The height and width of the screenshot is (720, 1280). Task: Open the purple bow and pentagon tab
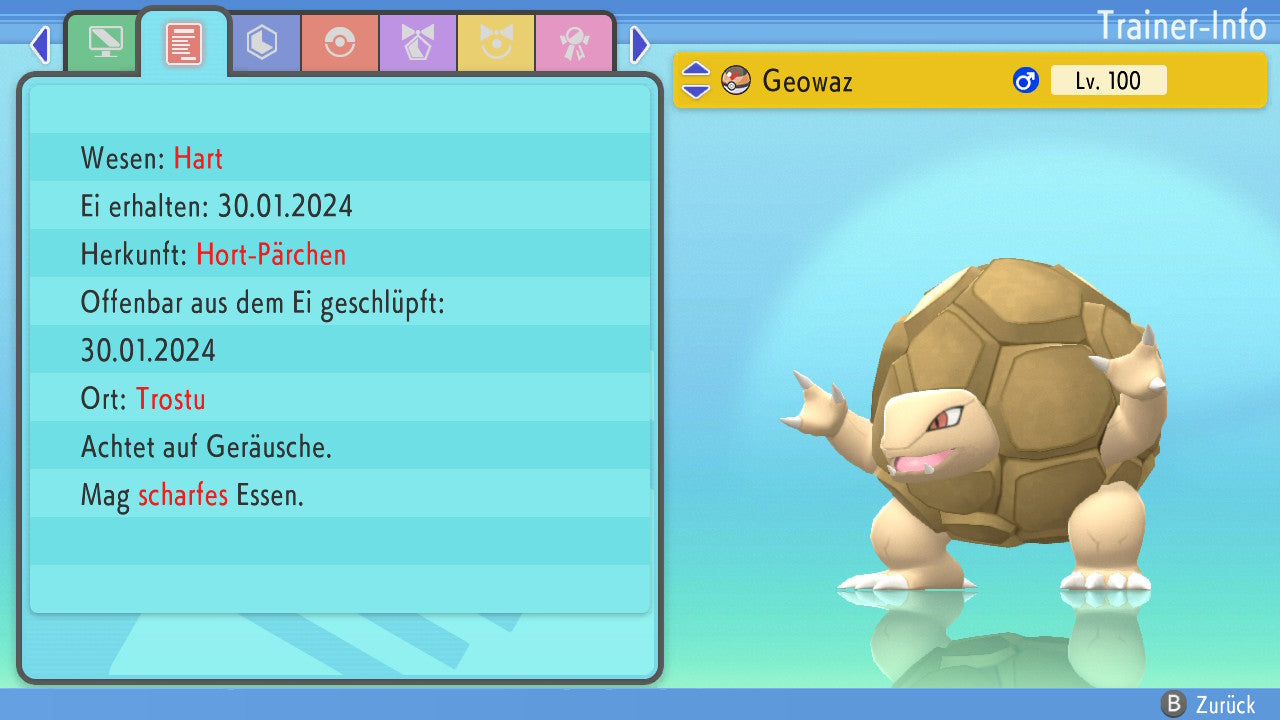coord(417,43)
